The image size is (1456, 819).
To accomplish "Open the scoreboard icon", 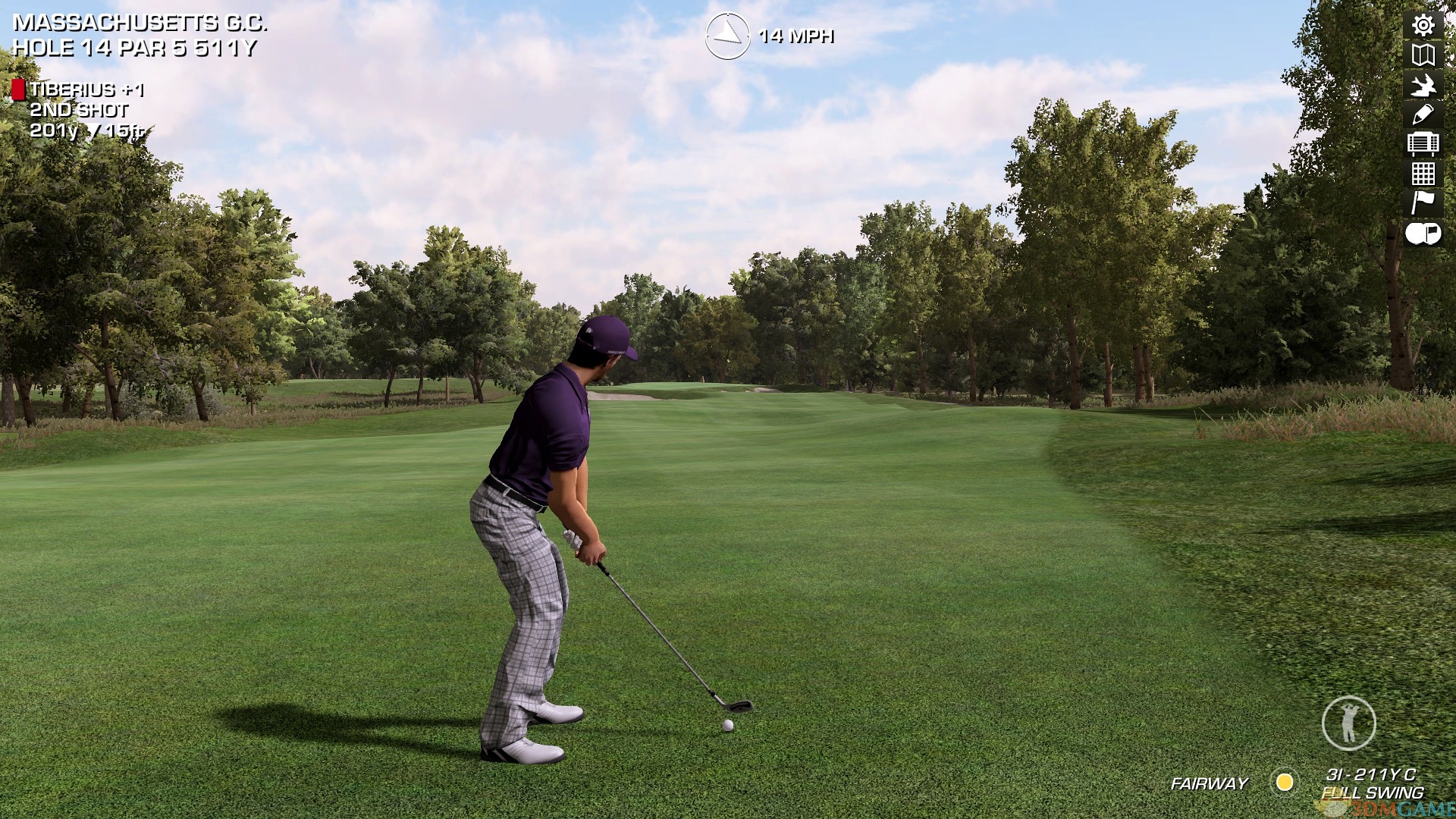I will [x=1423, y=143].
